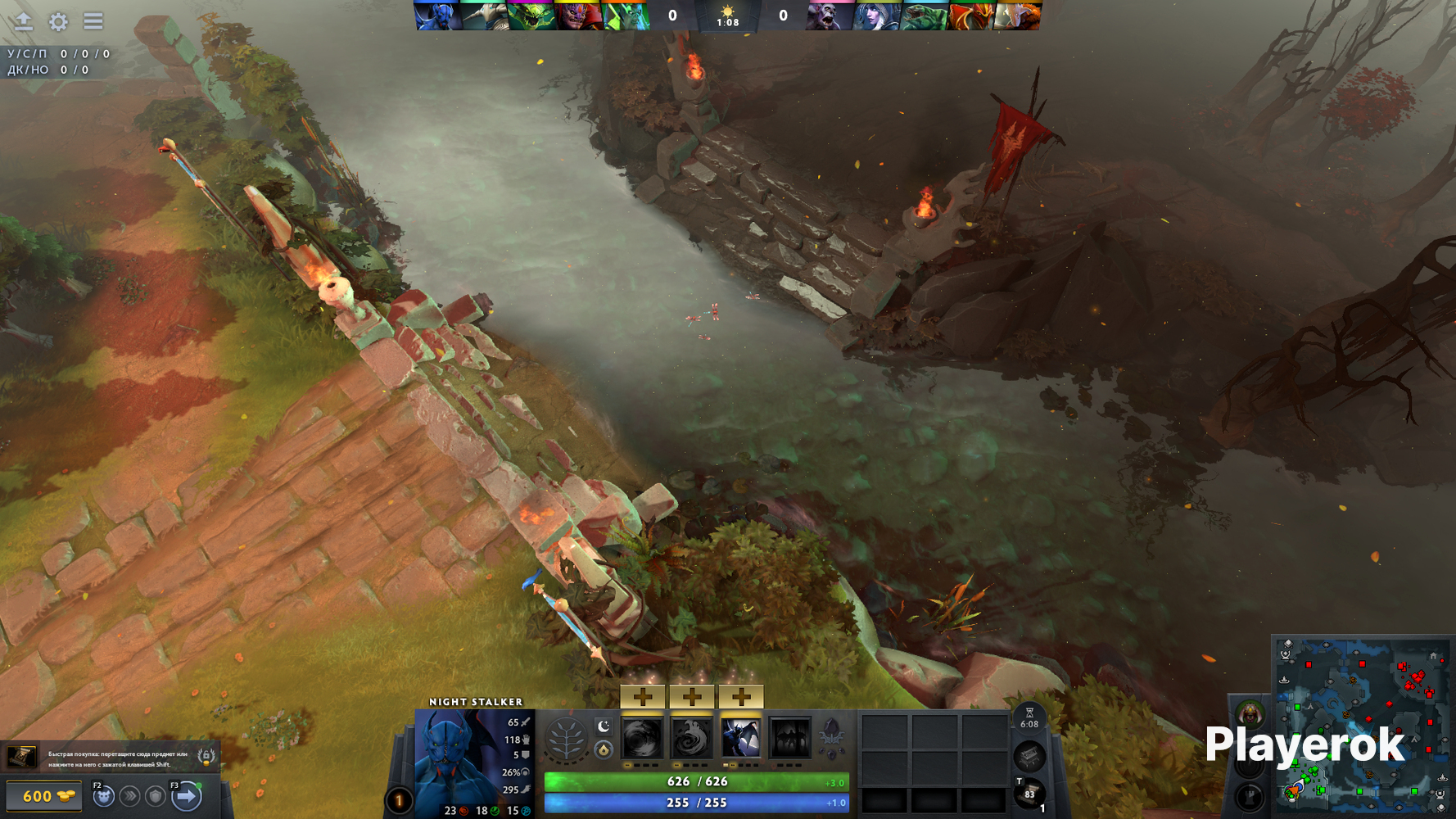
Task: Select the courier with the F2 icon
Action: tap(103, 795)
